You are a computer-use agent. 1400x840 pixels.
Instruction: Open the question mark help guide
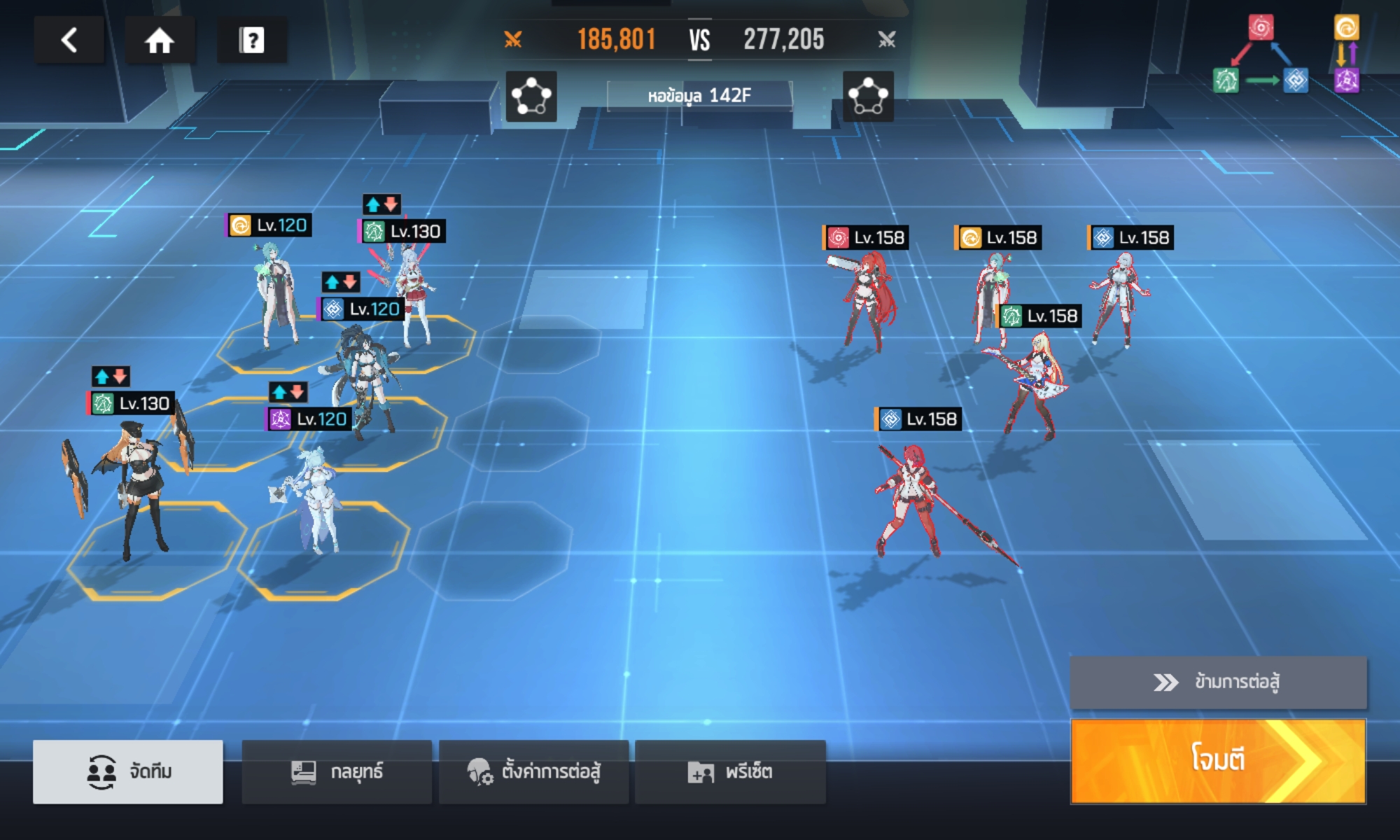point(252,40)
